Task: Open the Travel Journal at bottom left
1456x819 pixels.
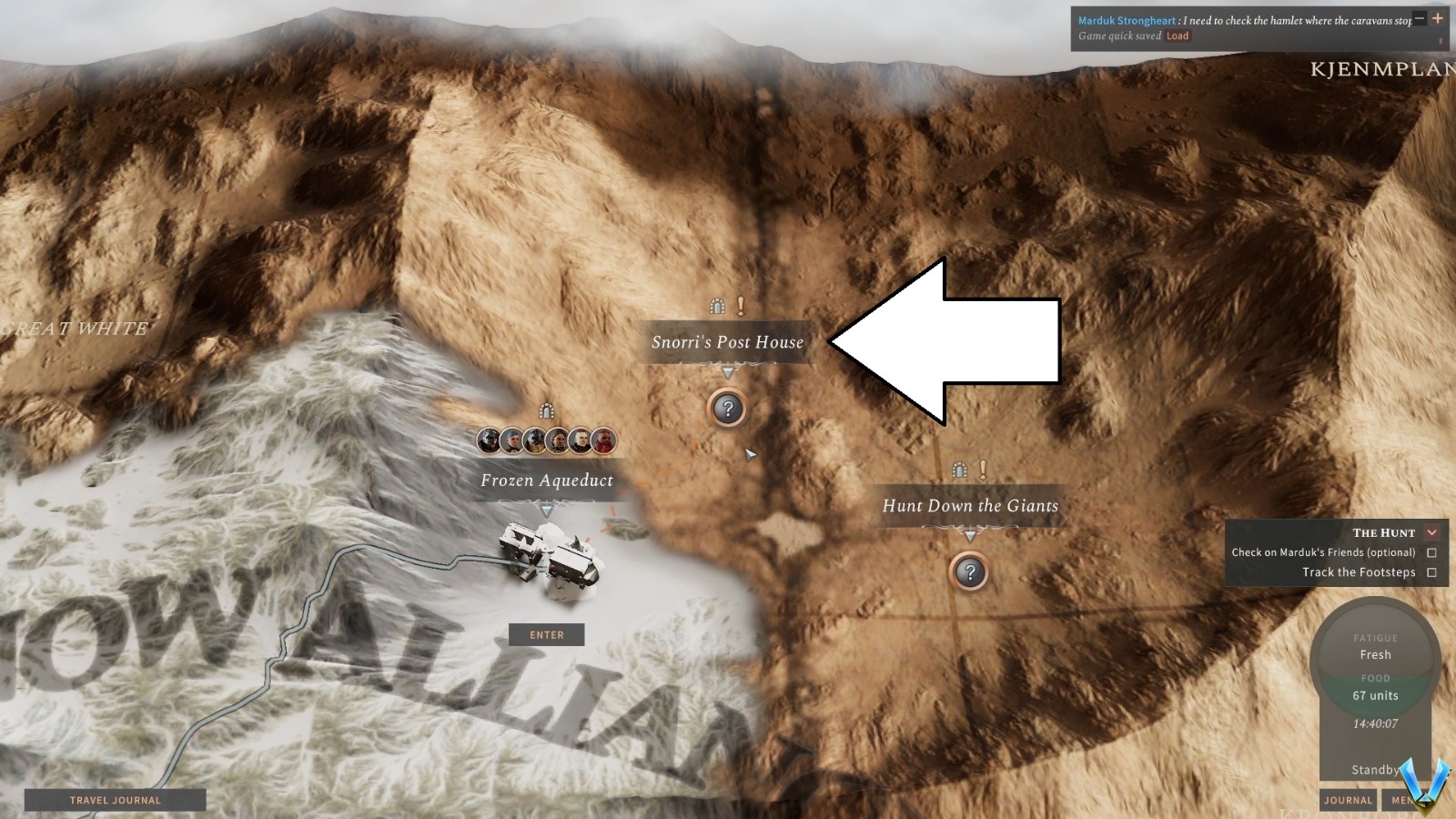Action: click(x=115, y=800)
